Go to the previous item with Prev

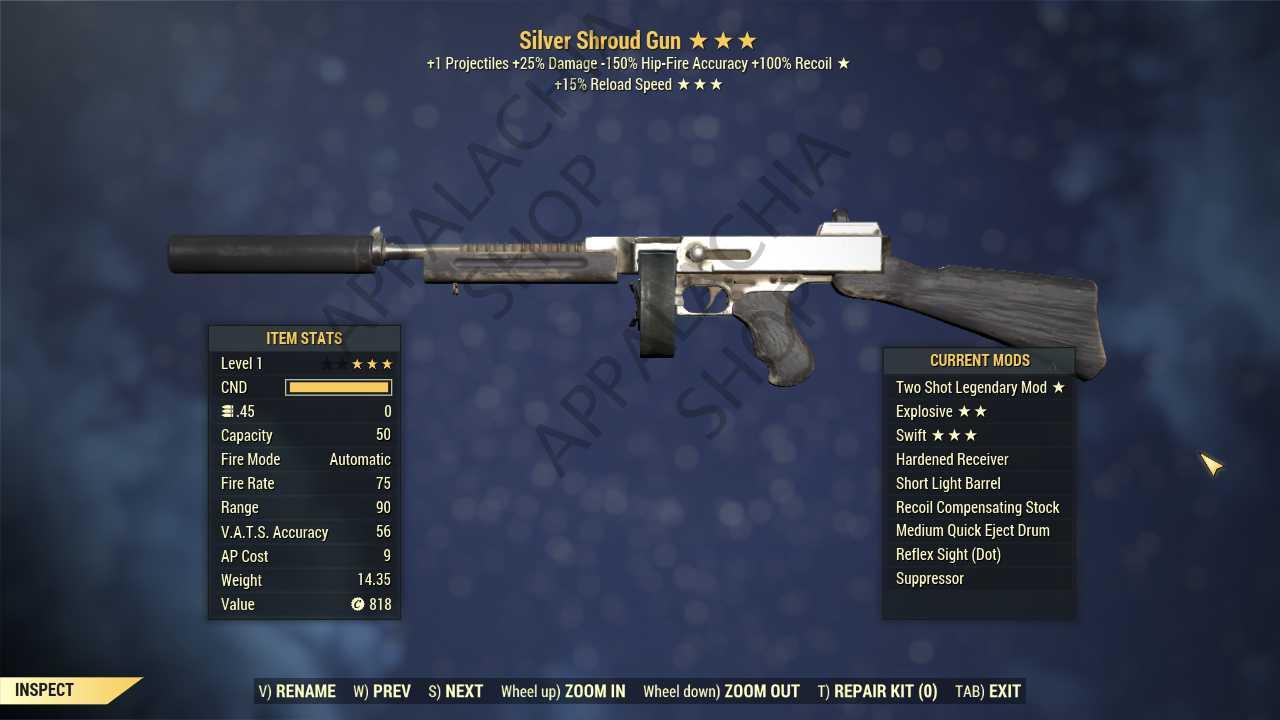(382, 691)
